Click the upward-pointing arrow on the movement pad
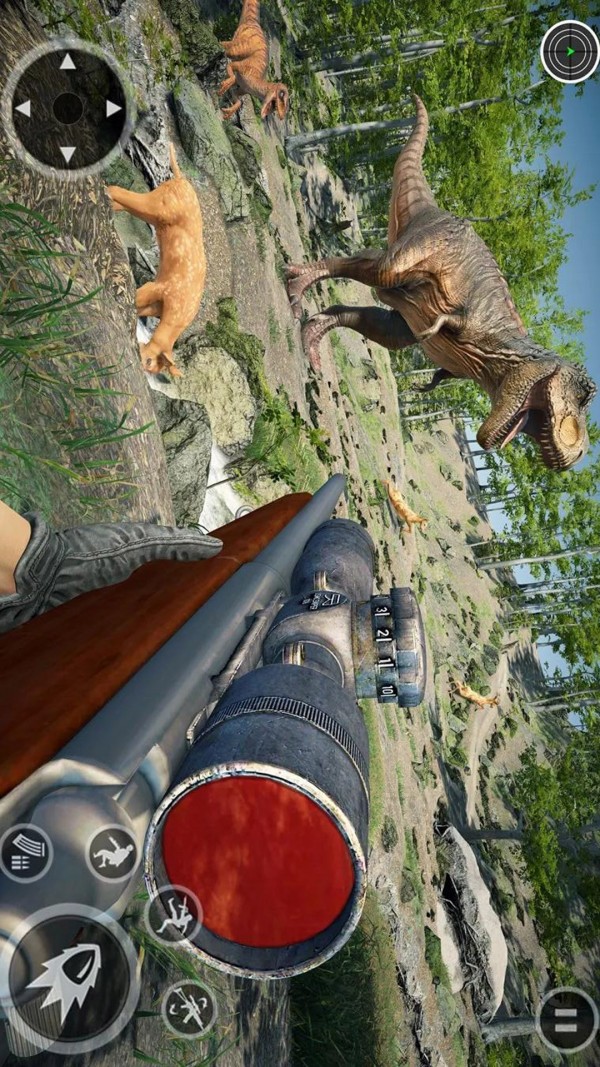This screenshot has width=600, height=1067. coord(67,62)
